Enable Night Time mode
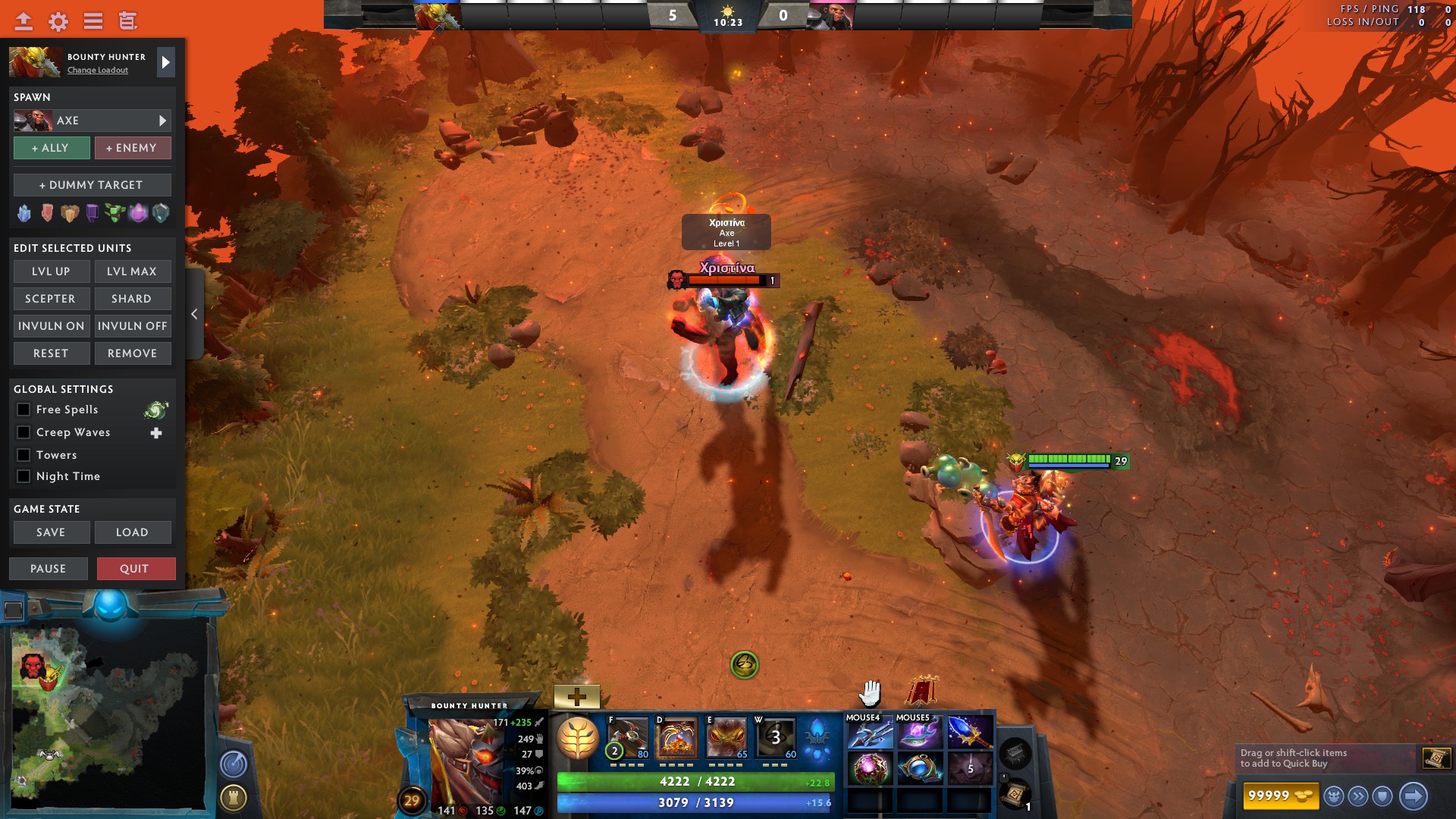The image size is (1456, 819). [x=24, y=476]
